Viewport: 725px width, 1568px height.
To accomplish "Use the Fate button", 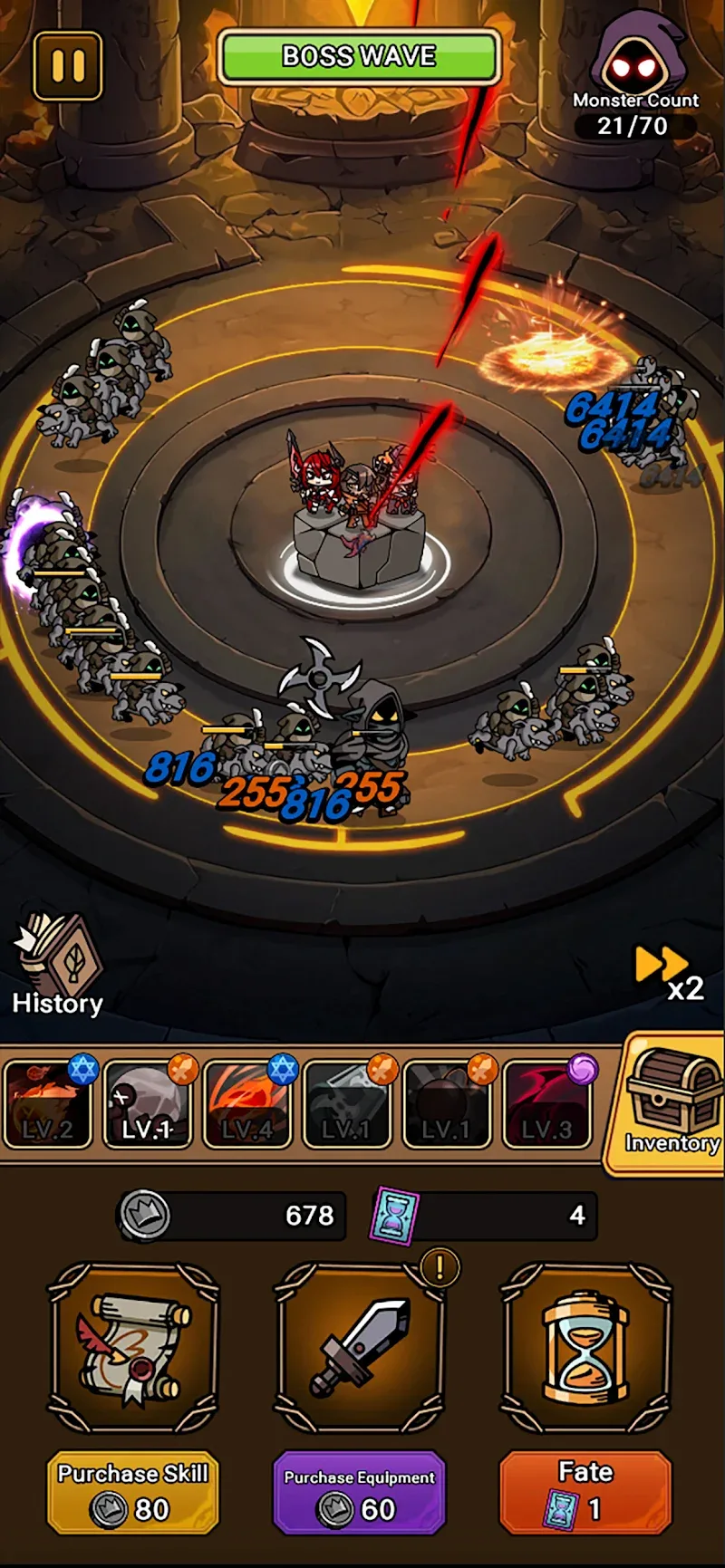I will pyautogui.click(x=585, y=1493).
